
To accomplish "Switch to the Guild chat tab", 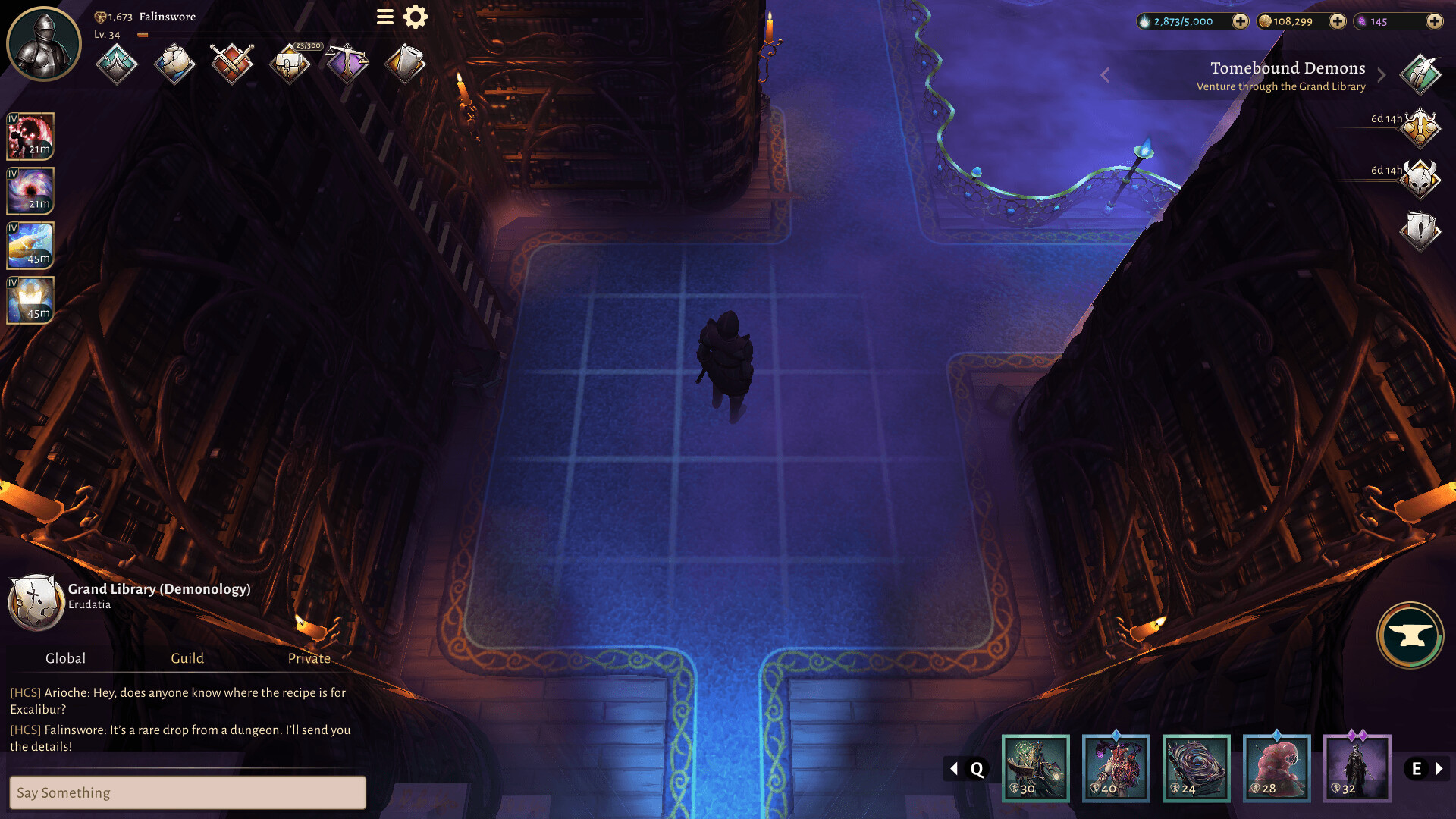I will (187, 658).
